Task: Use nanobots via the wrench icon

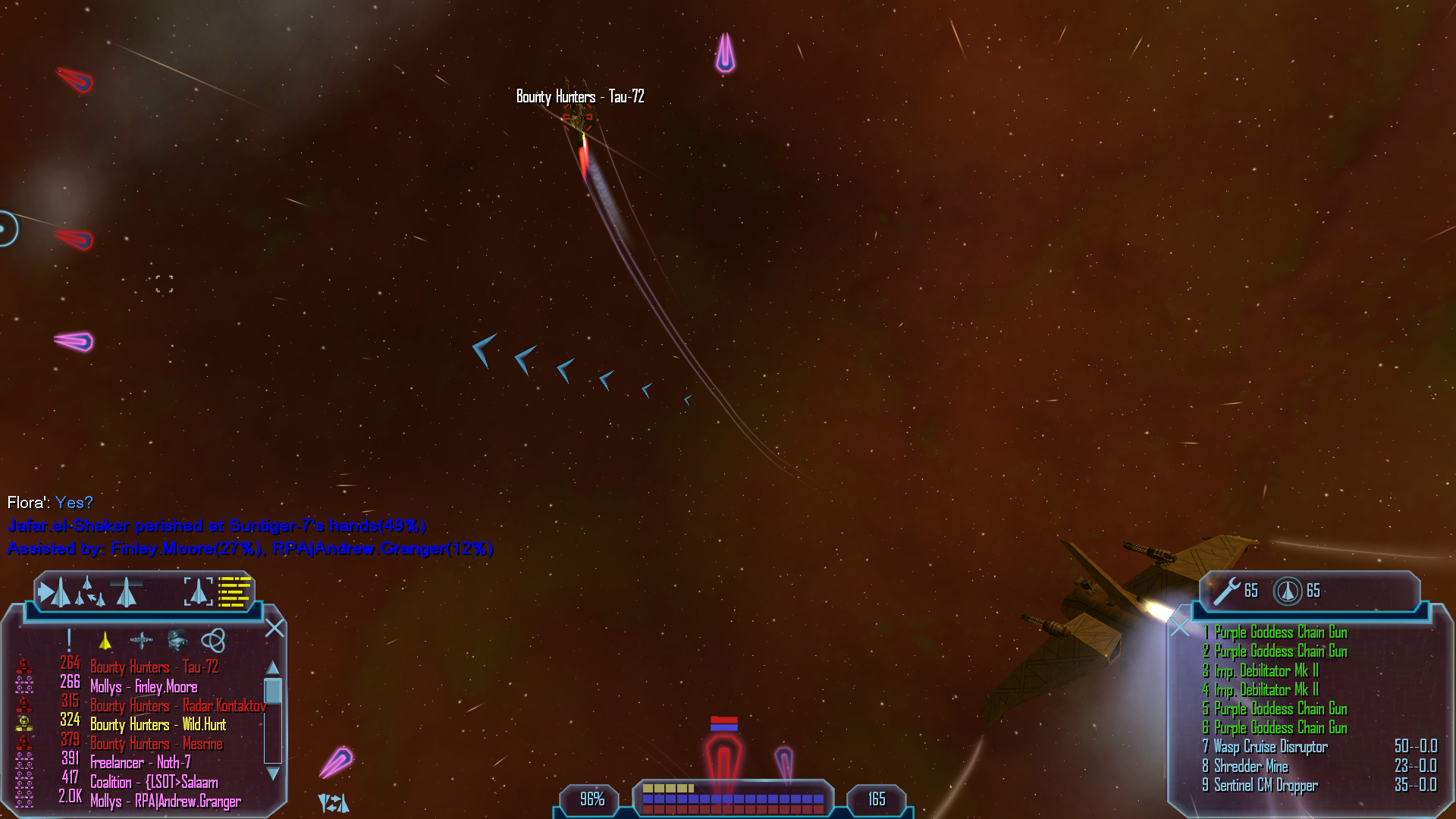Action: point(1226,591)
